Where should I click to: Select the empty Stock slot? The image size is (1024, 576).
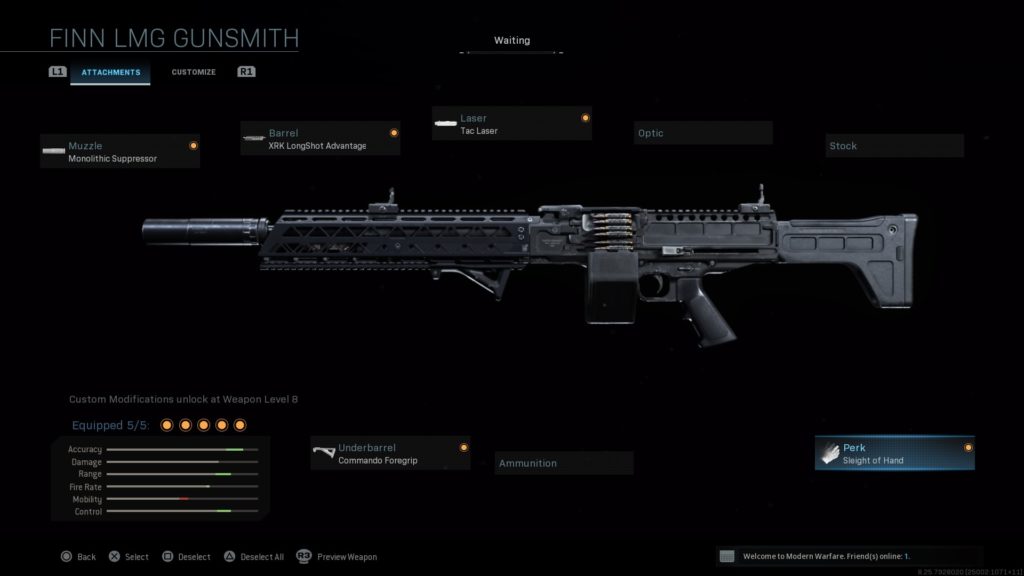pyautogui.click(x=894, y=146)
